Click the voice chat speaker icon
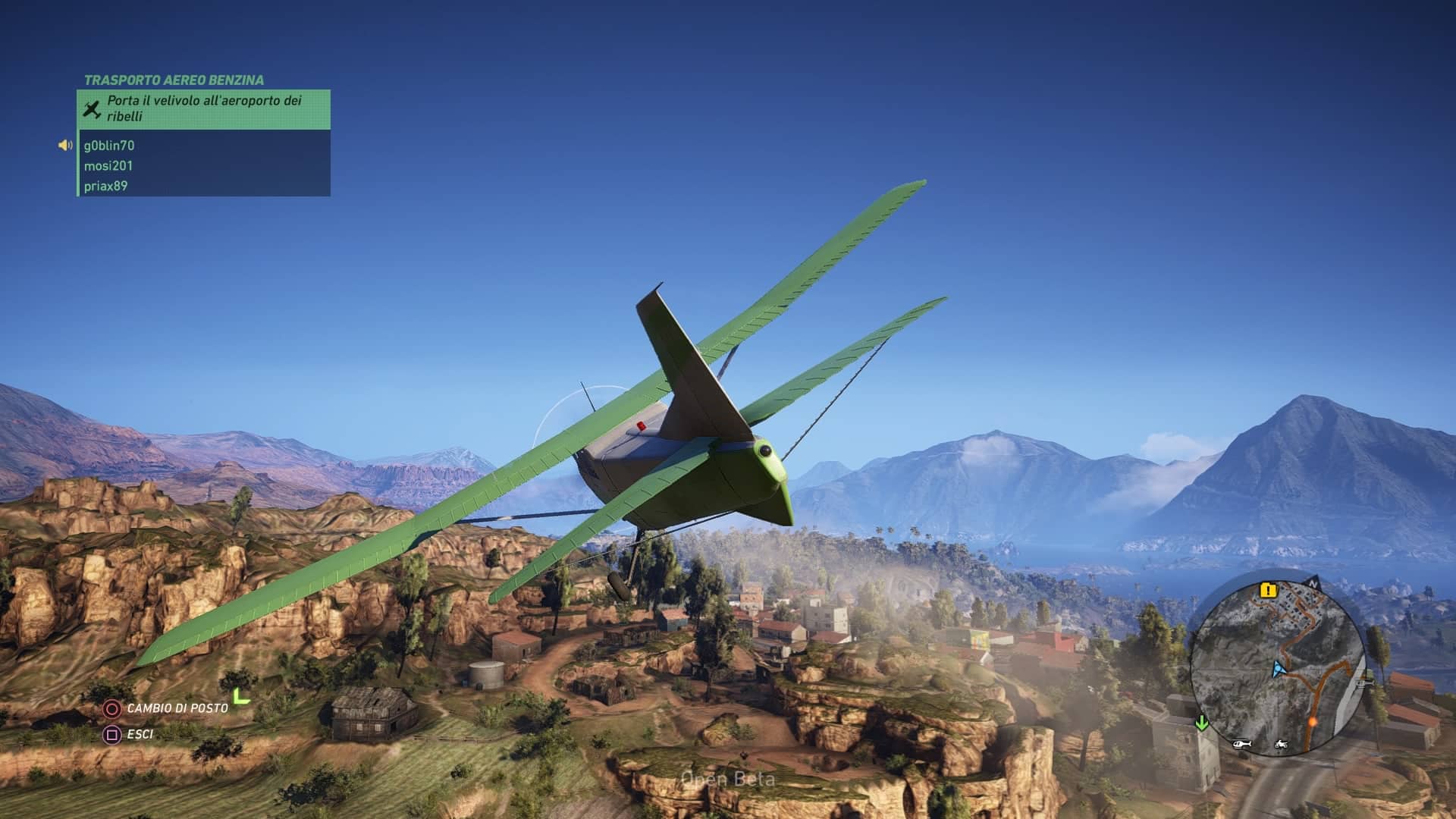 (66, 146)
